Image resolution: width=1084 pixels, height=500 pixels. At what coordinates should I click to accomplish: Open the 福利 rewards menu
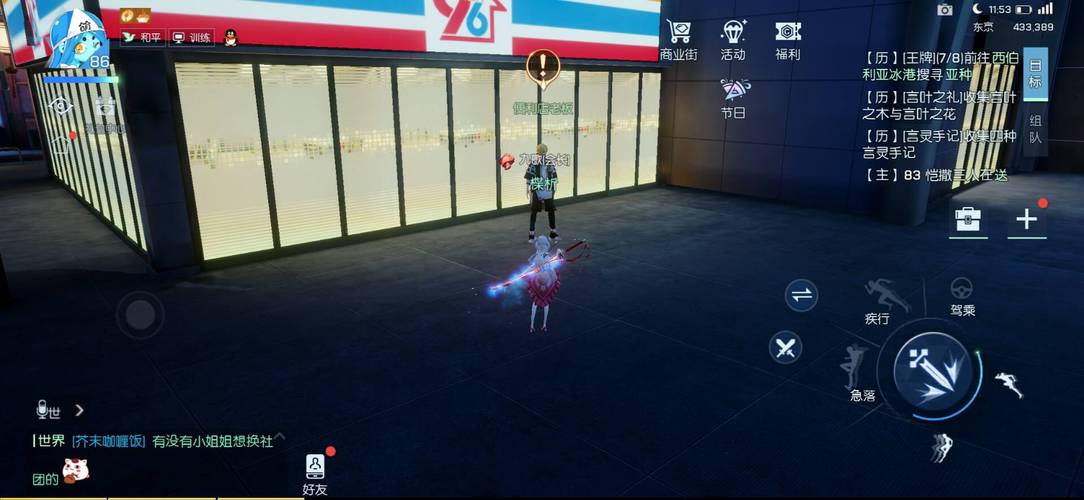[788, 39]
